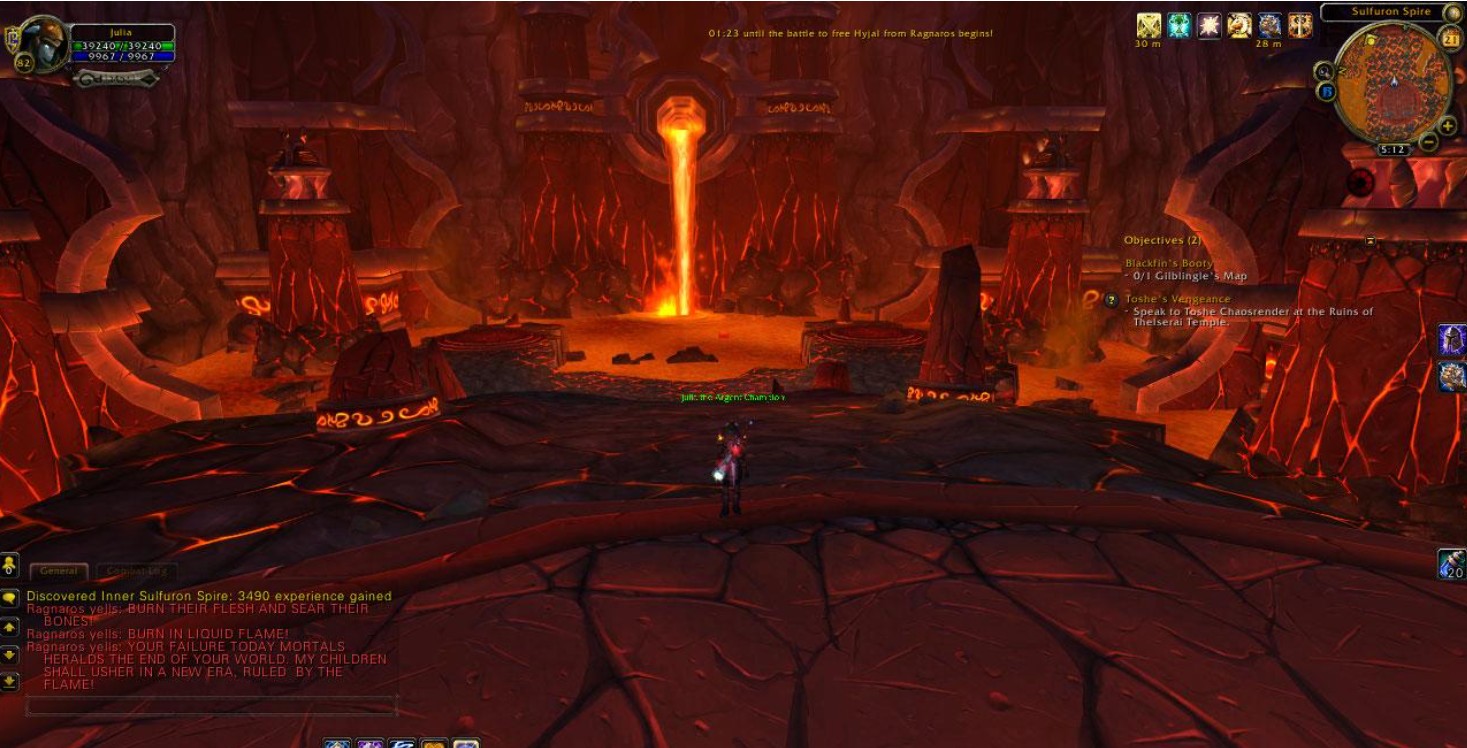This screenshot has width=1467, height=748.
Task: Collapse the Objectives tracker
Action: tap(1370, 240)
